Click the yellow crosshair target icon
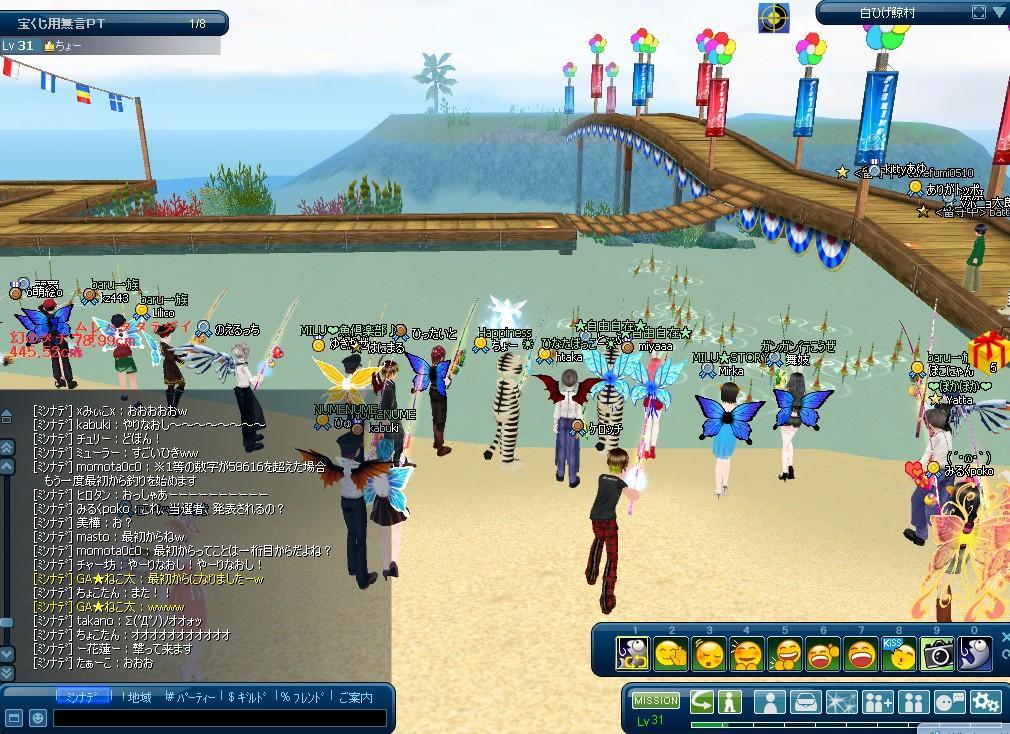The width and height of the screenshot is (1010, 734). coord(773,17)
